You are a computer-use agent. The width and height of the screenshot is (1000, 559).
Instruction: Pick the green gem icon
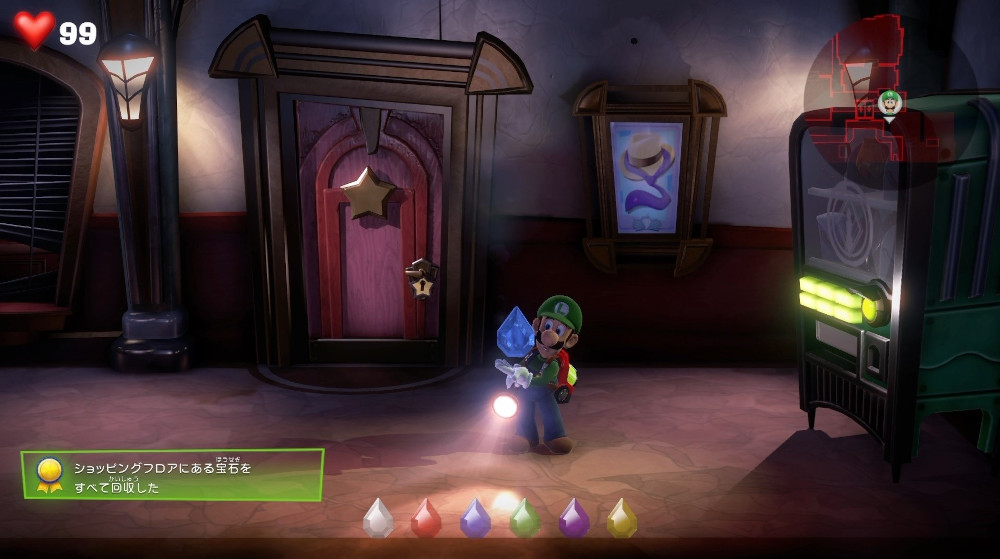(x=524, y=518)
